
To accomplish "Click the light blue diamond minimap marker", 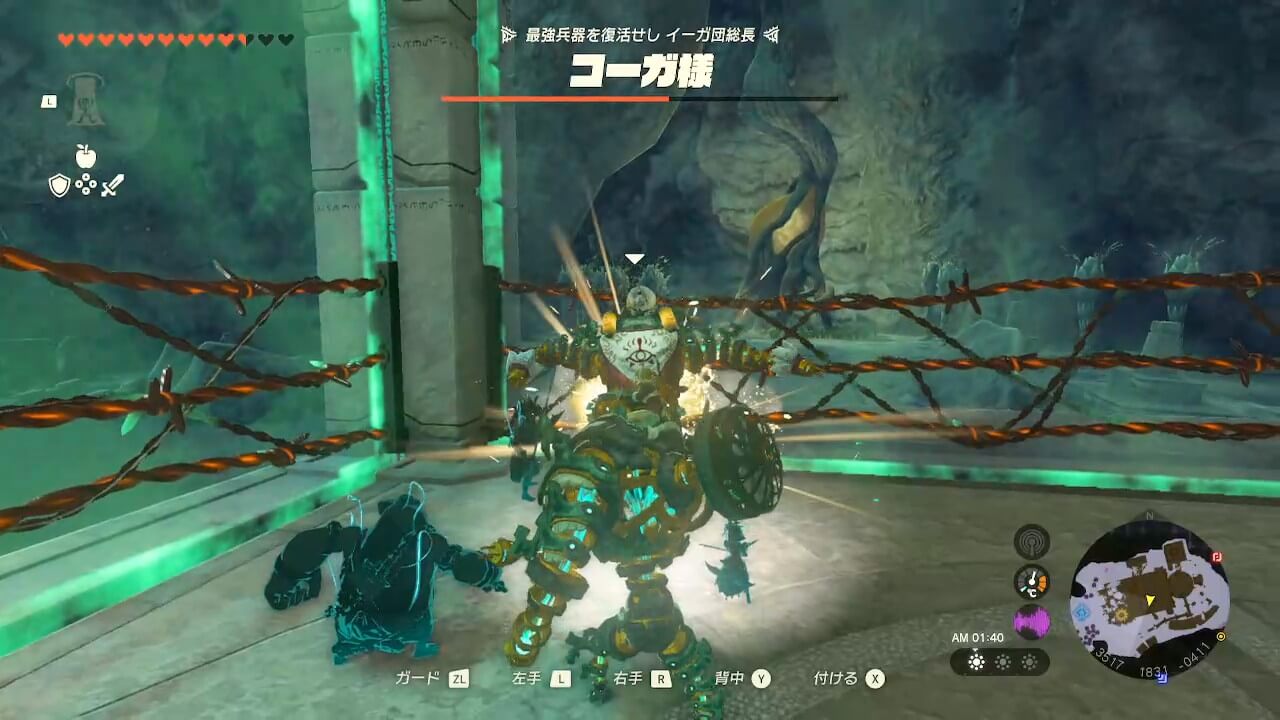I will [x=1081, y=611].
